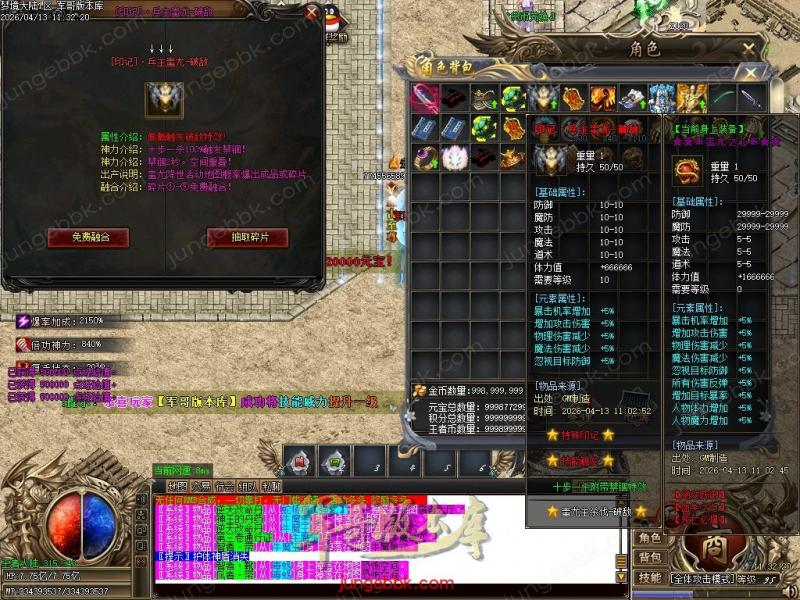Toggle the 全体攻击模式 attack mode

(x=702, y=578)
